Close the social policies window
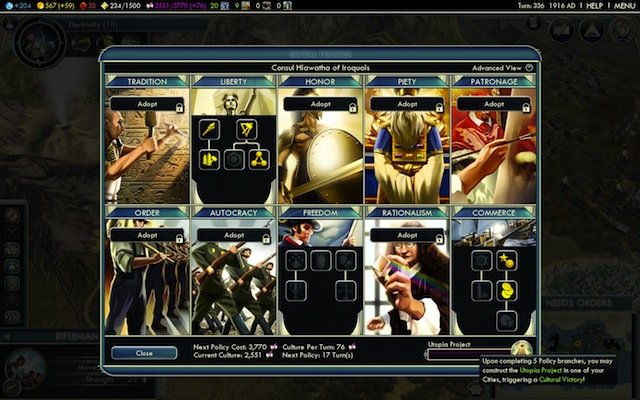This screenshot has width=640, height=400. (144, 353)
